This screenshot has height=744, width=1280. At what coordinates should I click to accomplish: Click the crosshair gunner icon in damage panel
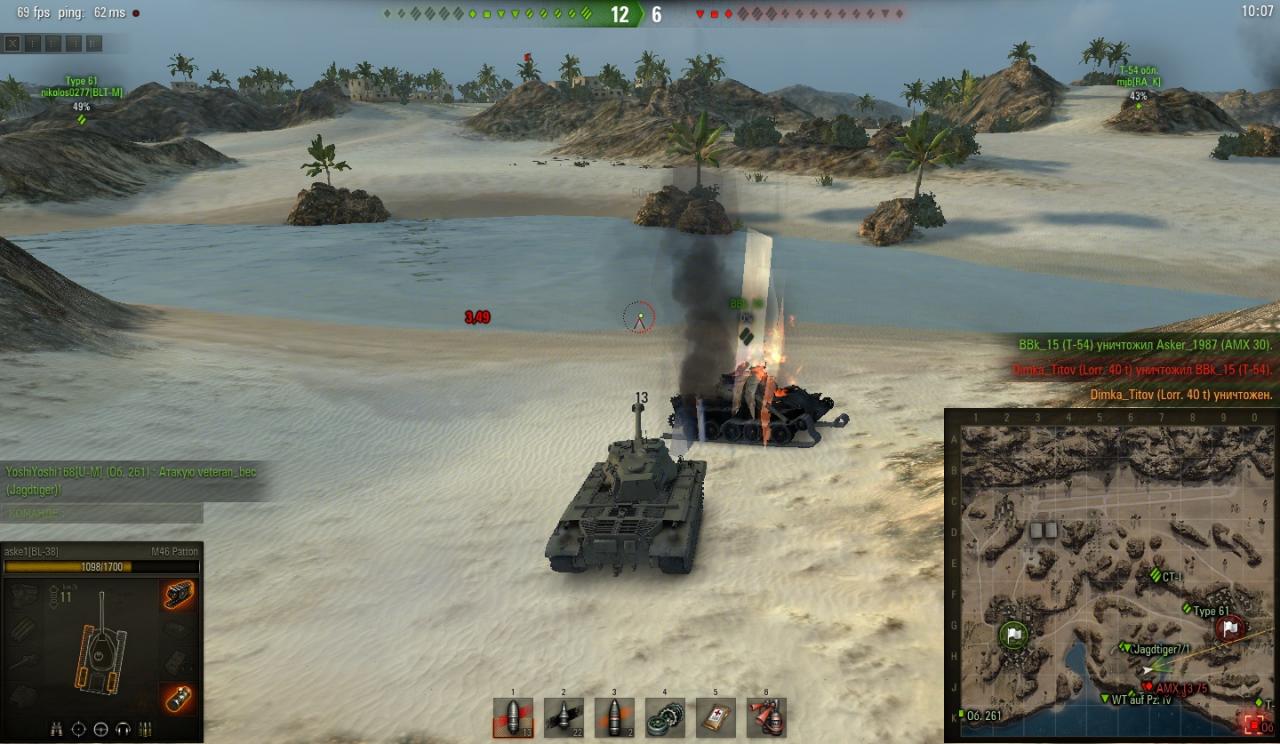coord(78,728)
